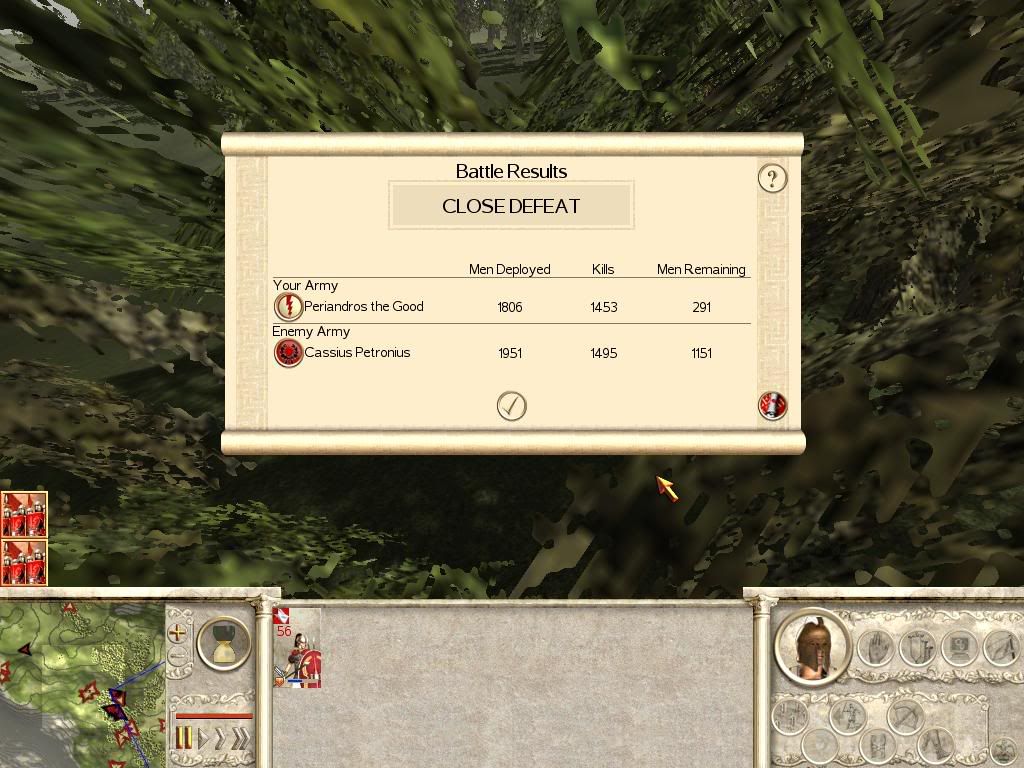Set battle speed to double arrow fast-forward
Image resolution: width=1024 pixels, height=768 pixels.
pos(222,740)
